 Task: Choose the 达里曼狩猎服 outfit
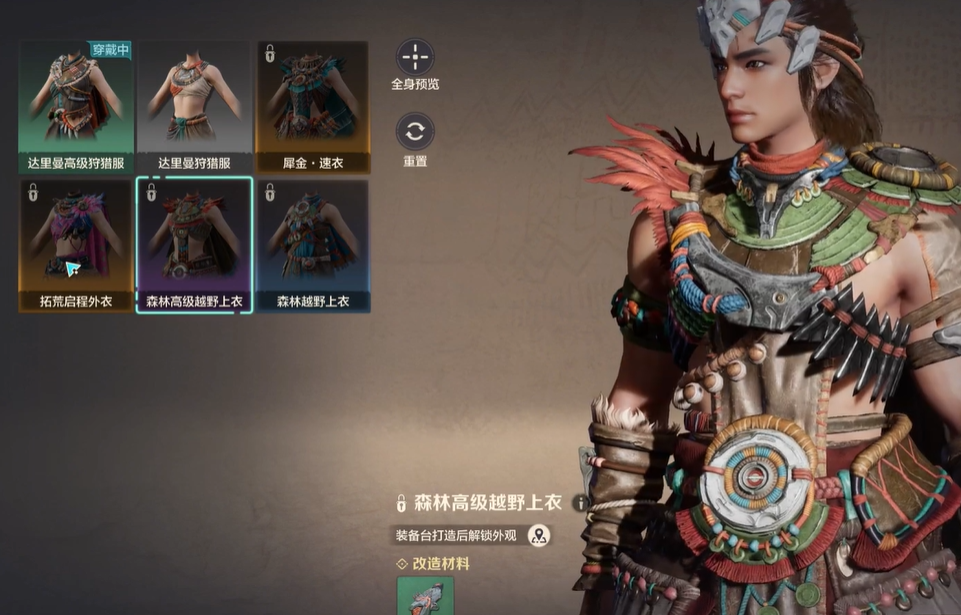pos(194,107)
